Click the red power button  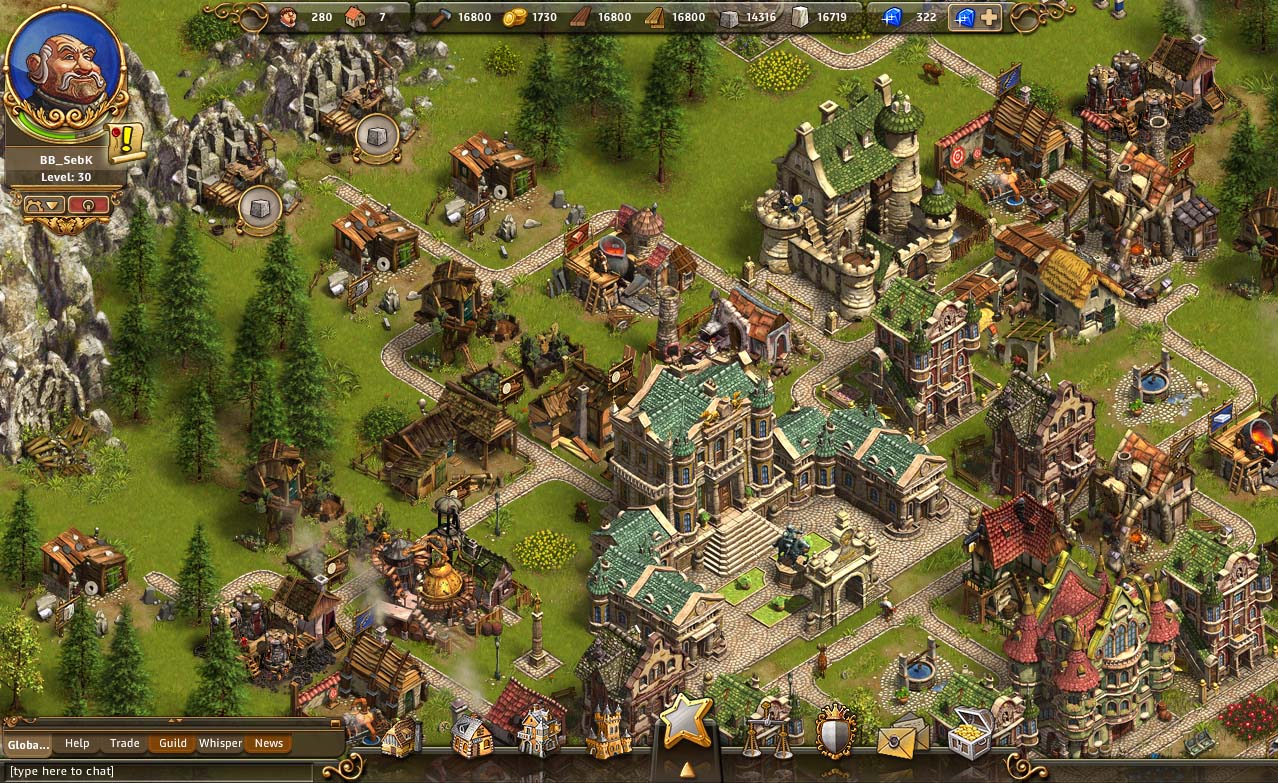[x=89, y=204]
